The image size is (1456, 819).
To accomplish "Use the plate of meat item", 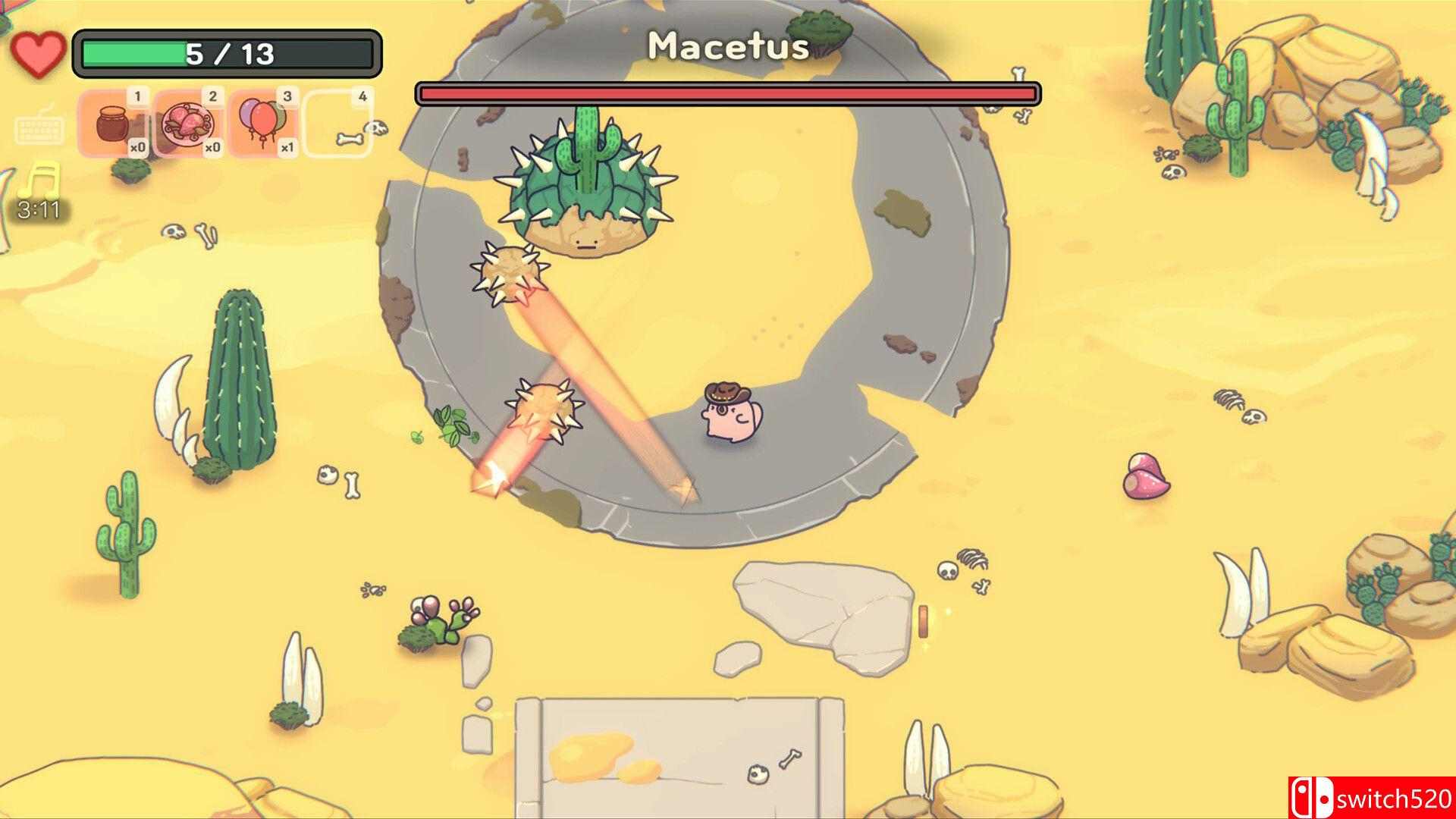I will tap(189, 124).
